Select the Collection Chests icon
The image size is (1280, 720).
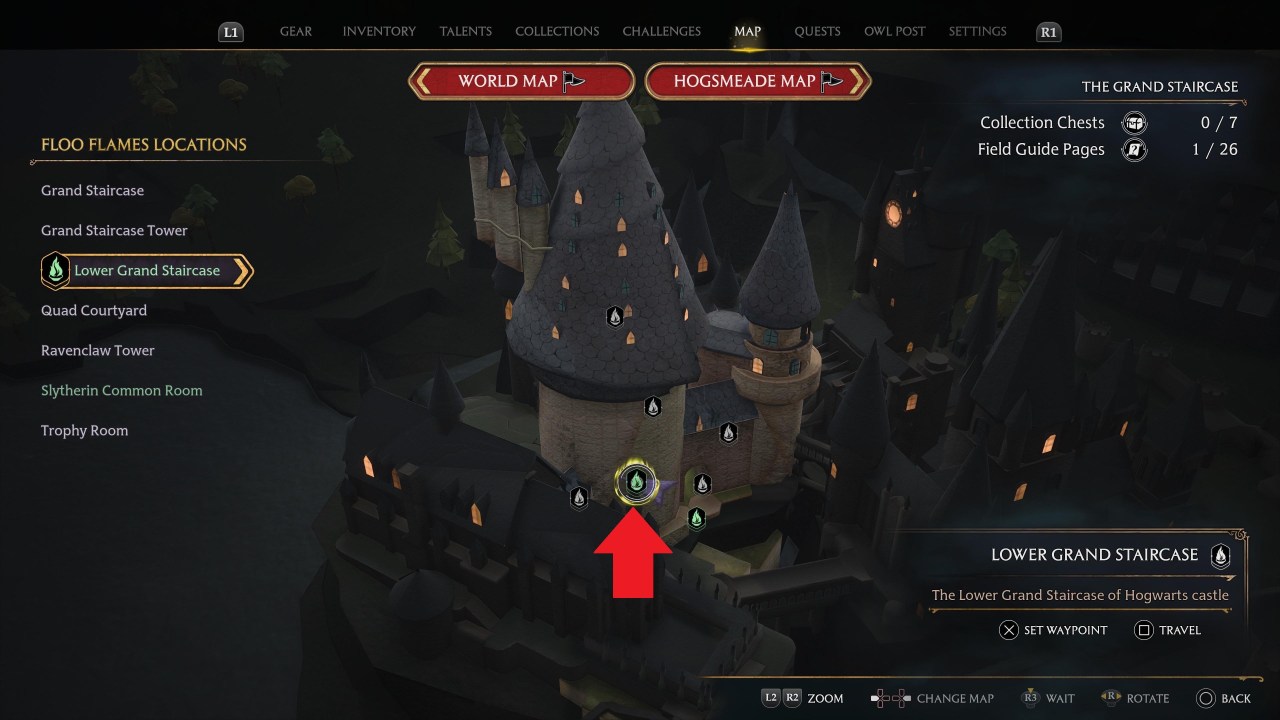point(1133,122)
